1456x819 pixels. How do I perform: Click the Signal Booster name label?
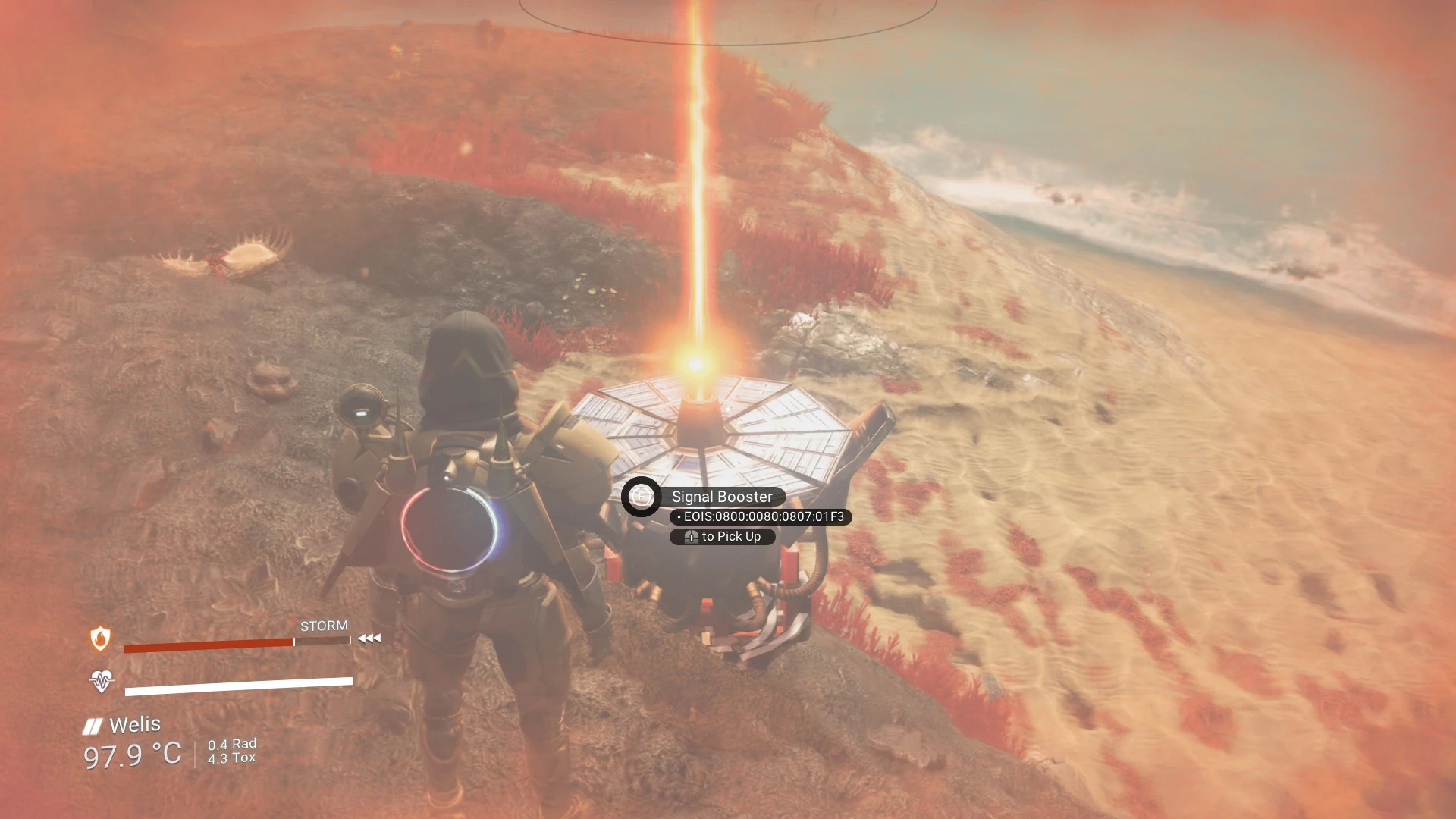pyautogui.click(x=721, y=497)
